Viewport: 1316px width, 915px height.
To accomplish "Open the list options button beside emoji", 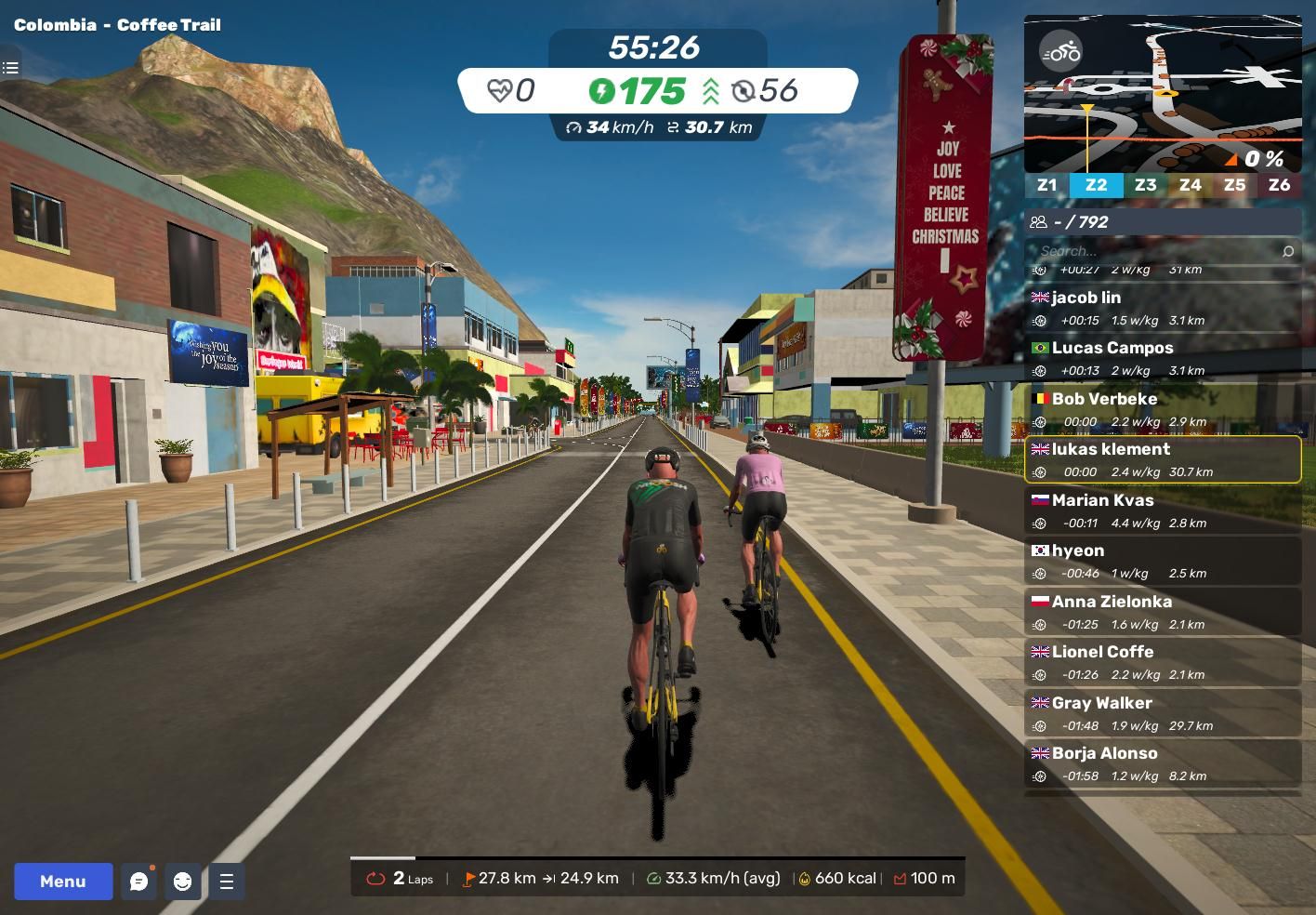I will click(227, 882).
